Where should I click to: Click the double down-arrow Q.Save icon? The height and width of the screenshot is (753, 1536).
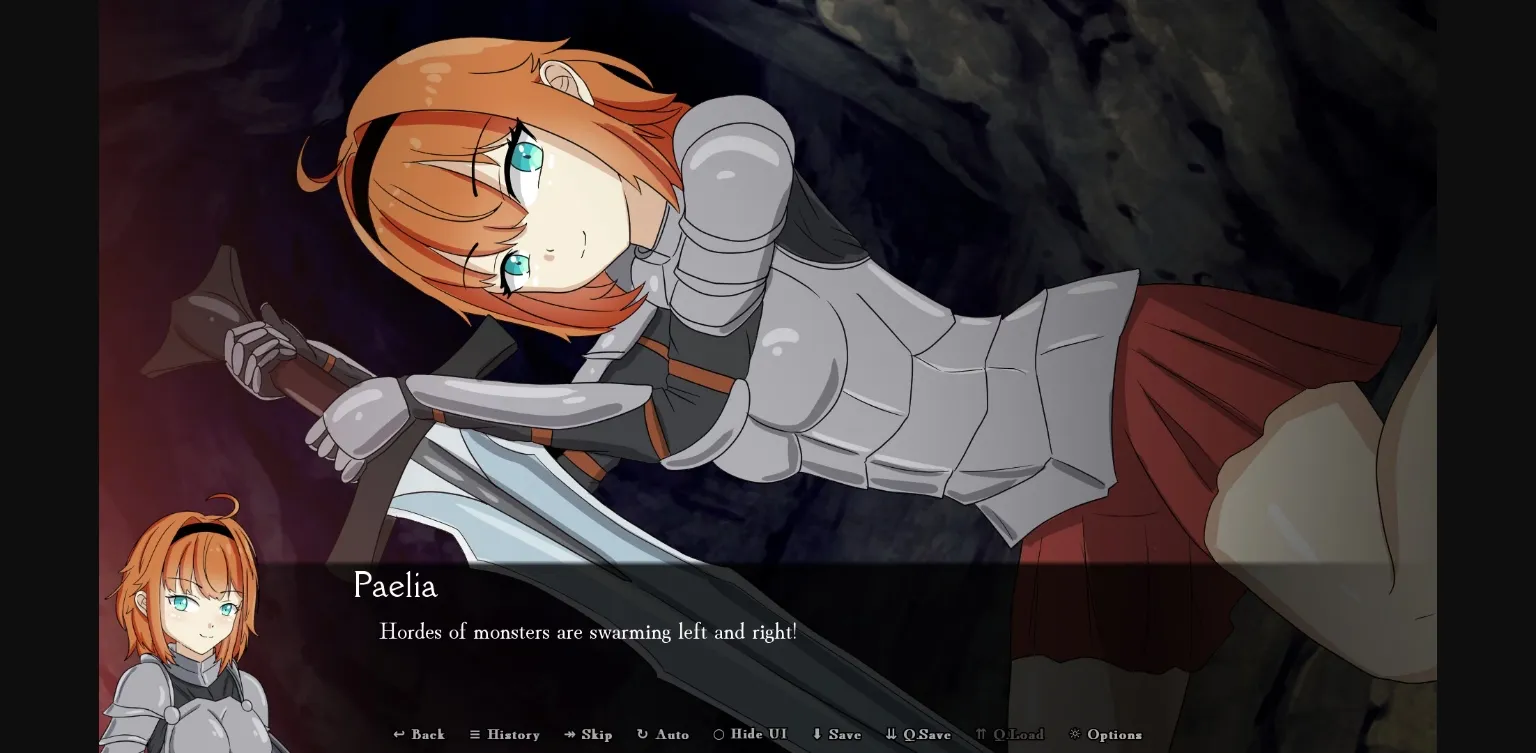tap(889, 734)
